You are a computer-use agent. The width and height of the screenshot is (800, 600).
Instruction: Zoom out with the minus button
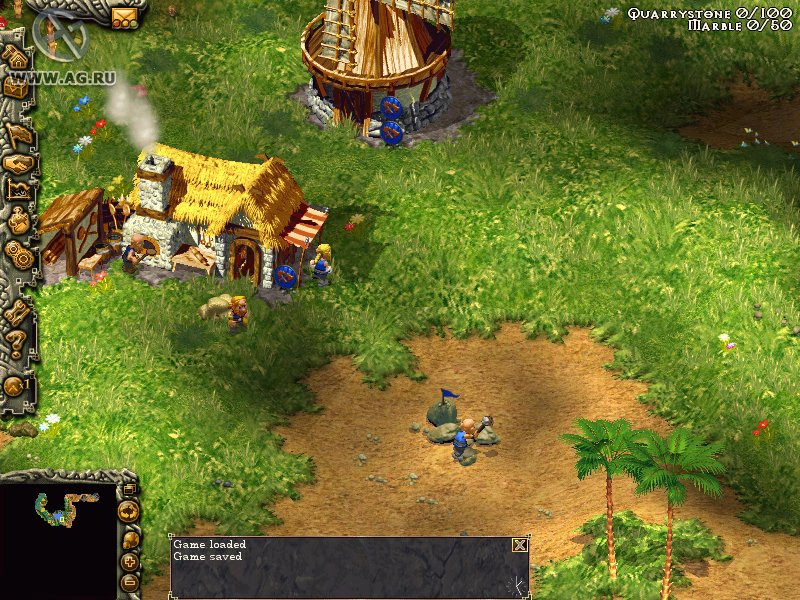point(129,582)
